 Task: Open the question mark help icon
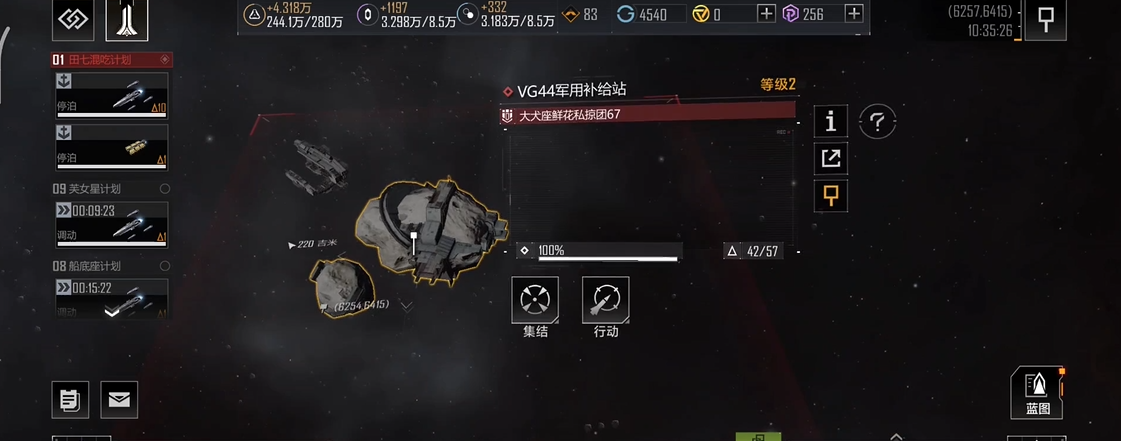click(877, 122)
